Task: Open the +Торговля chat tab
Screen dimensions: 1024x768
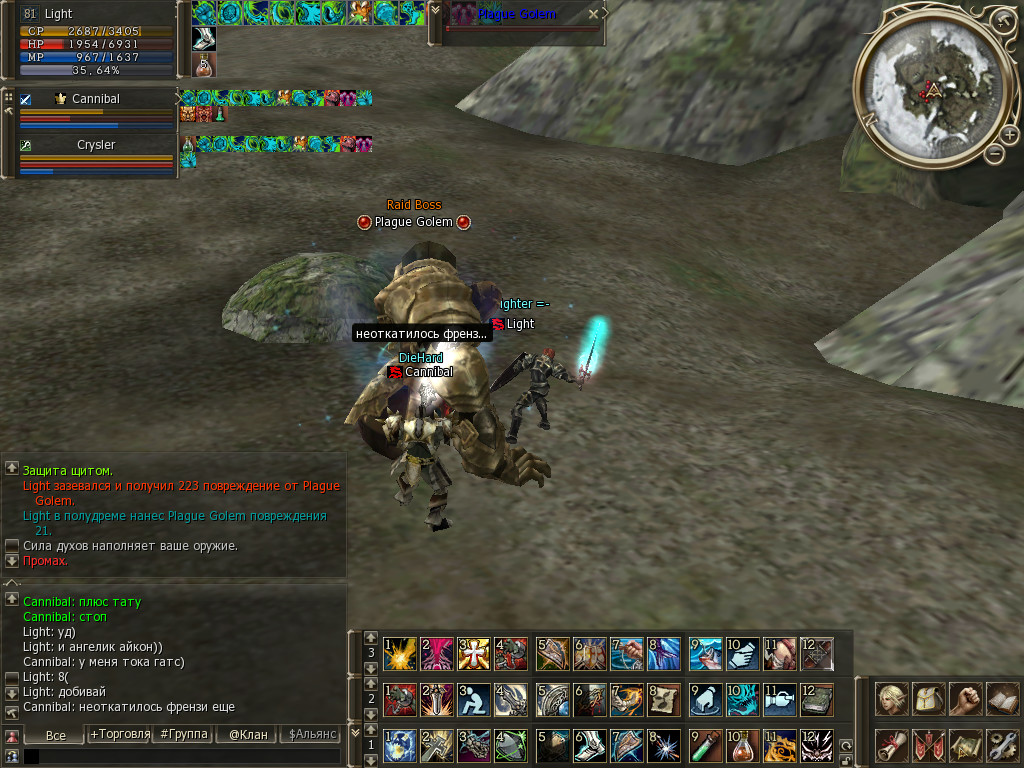Action: pyautogui.click(x=120, y=735)
